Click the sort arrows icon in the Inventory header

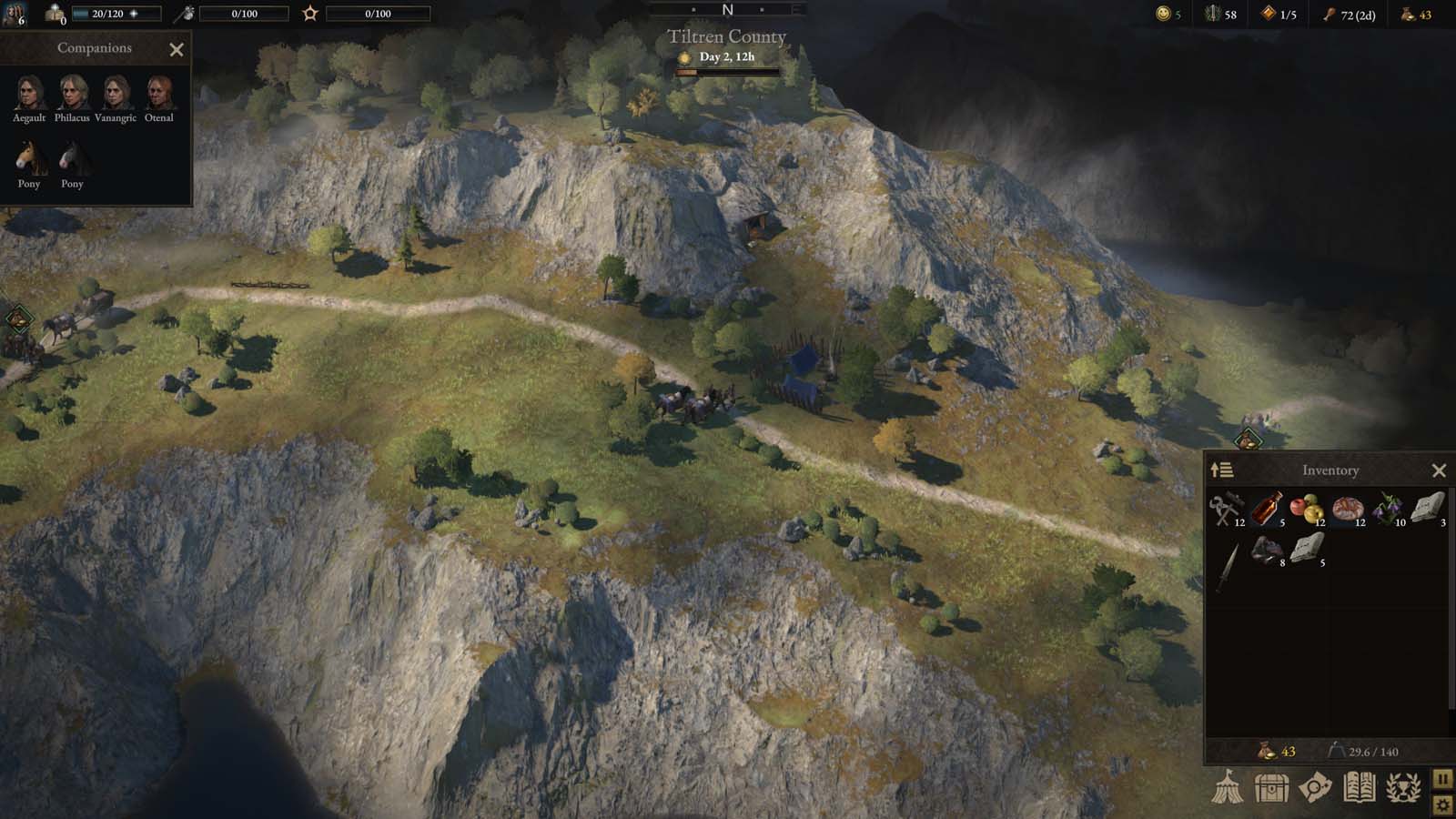coord(1222,470)
